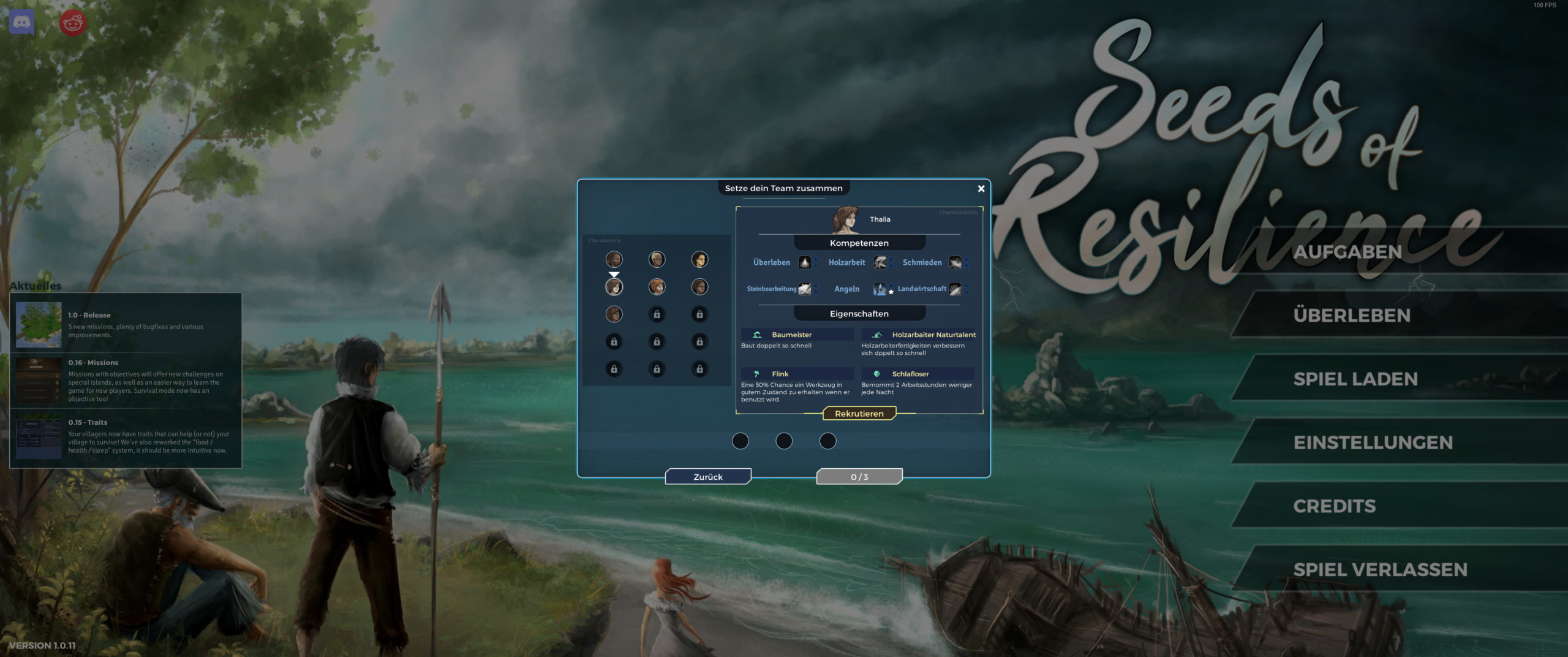The image size is (1568, 657).
Task: Click the Angeln fishing skill icon
Action: click(880, 289)
